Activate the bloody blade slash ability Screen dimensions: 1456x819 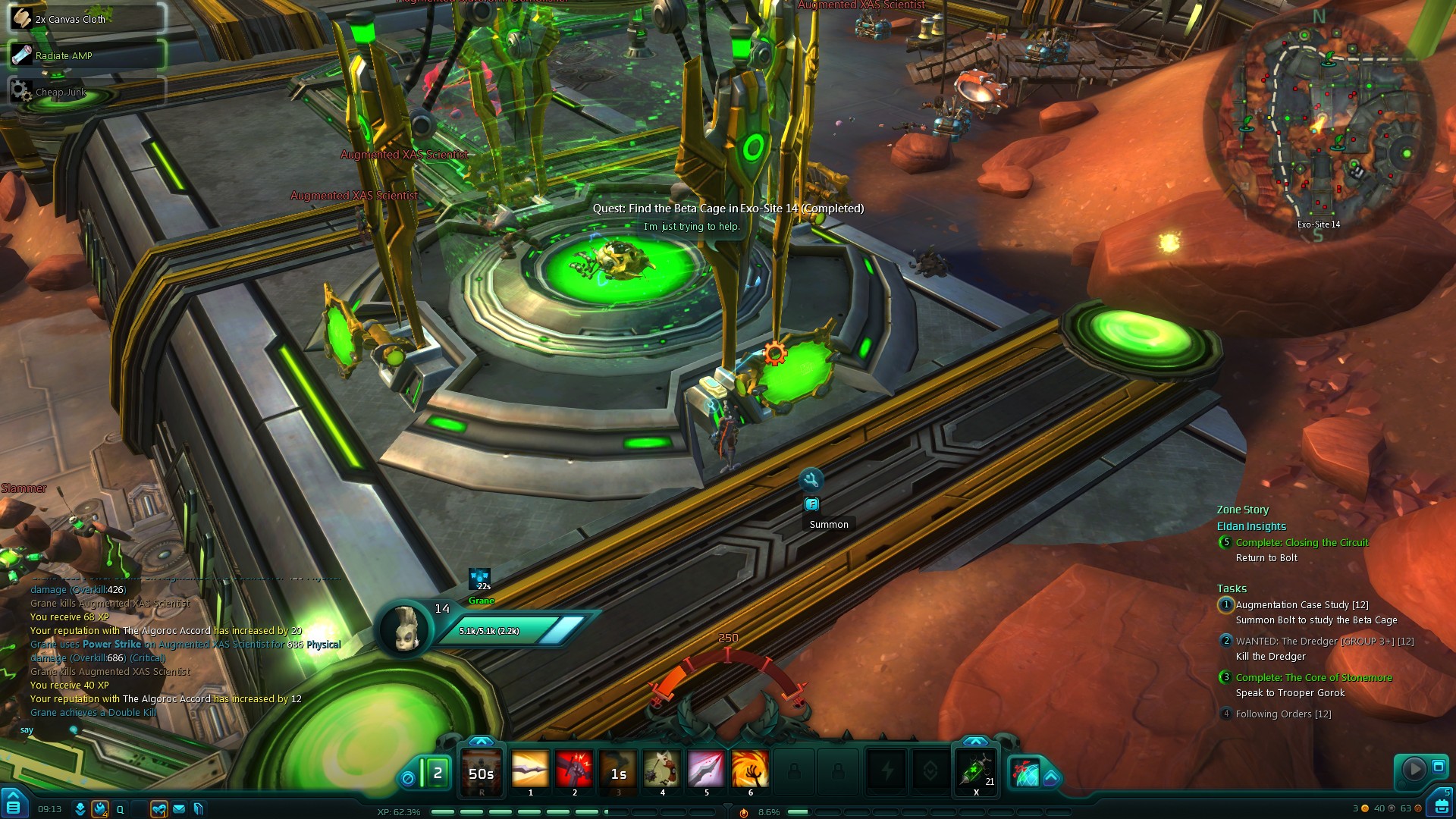[706, 770]
